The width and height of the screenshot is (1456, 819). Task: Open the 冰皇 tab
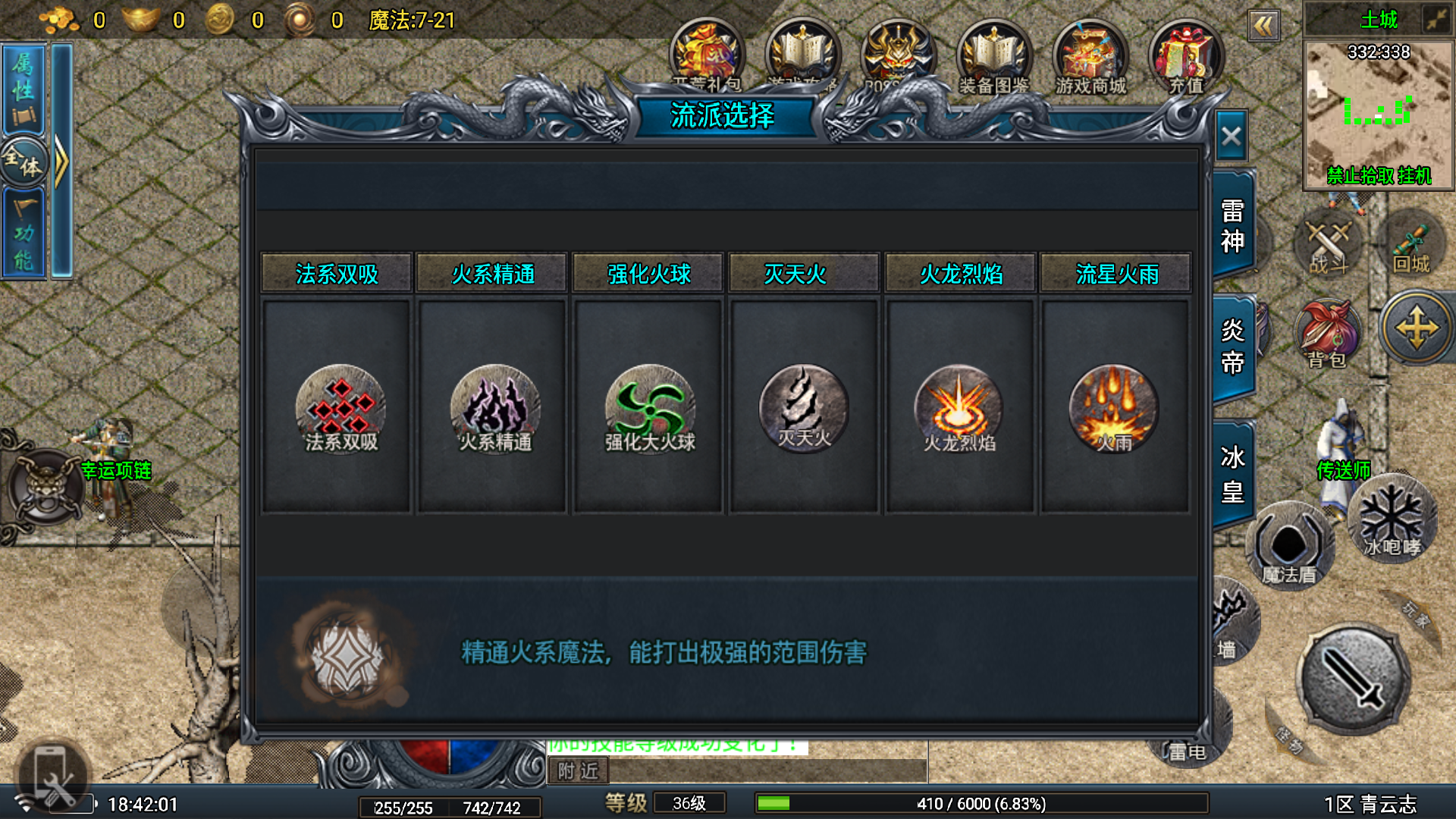(1232, 474)
